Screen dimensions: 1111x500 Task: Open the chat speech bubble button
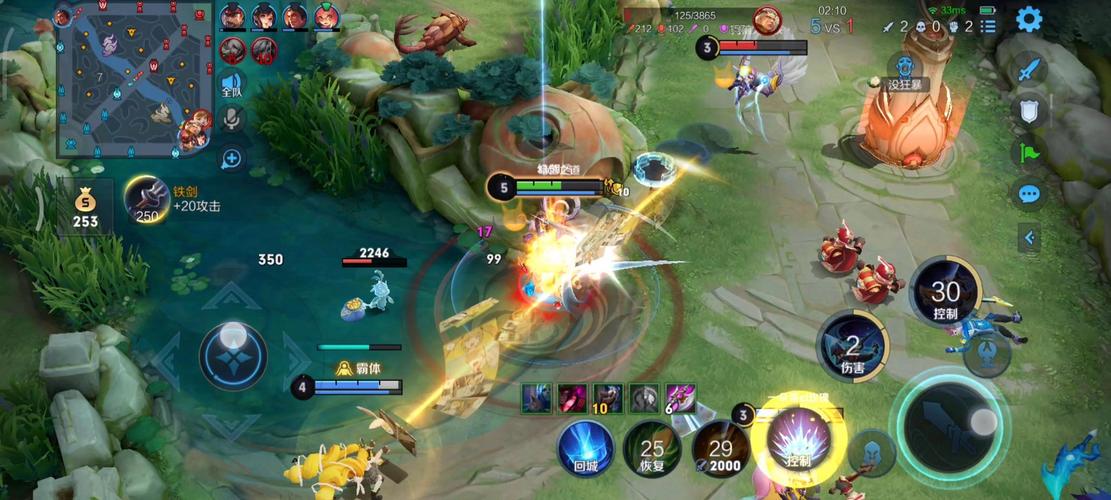click(1029, 194)
